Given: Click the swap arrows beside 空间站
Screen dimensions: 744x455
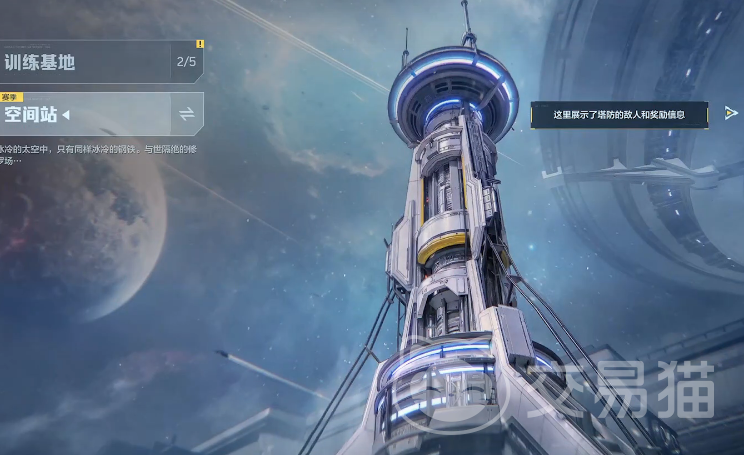Looking at the screenshot, I should tap(187, 114).
